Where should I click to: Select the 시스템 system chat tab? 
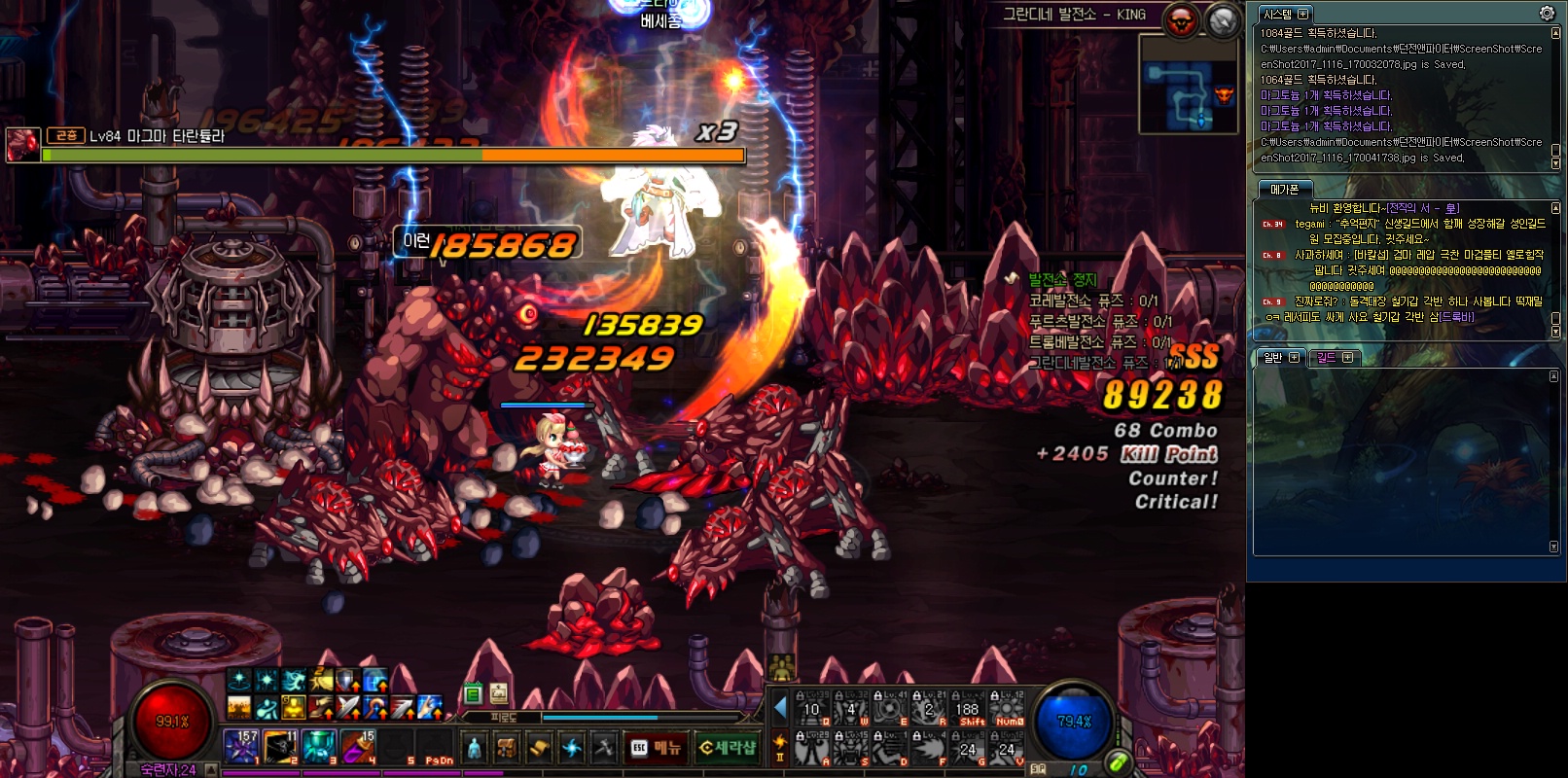[x=1278, y=14]
